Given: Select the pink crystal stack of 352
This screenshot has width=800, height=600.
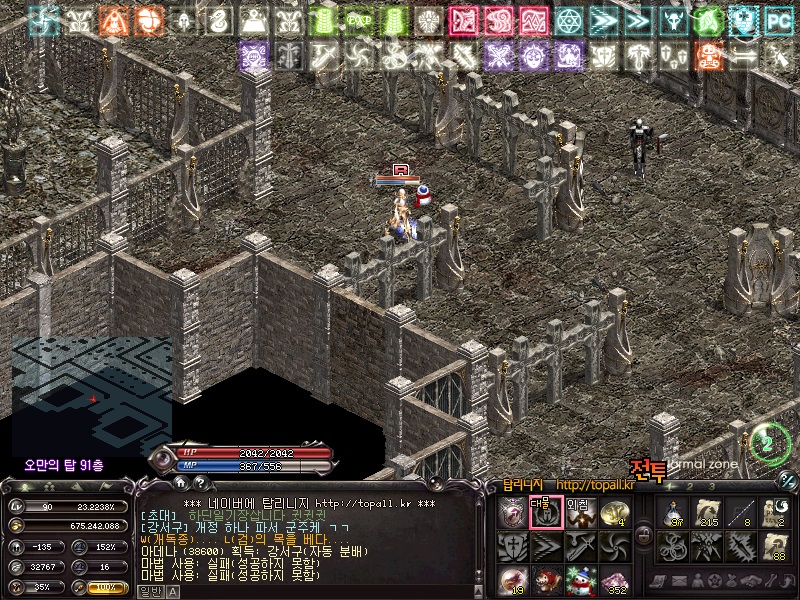Looking at the screenshot, I should (614, 580).
